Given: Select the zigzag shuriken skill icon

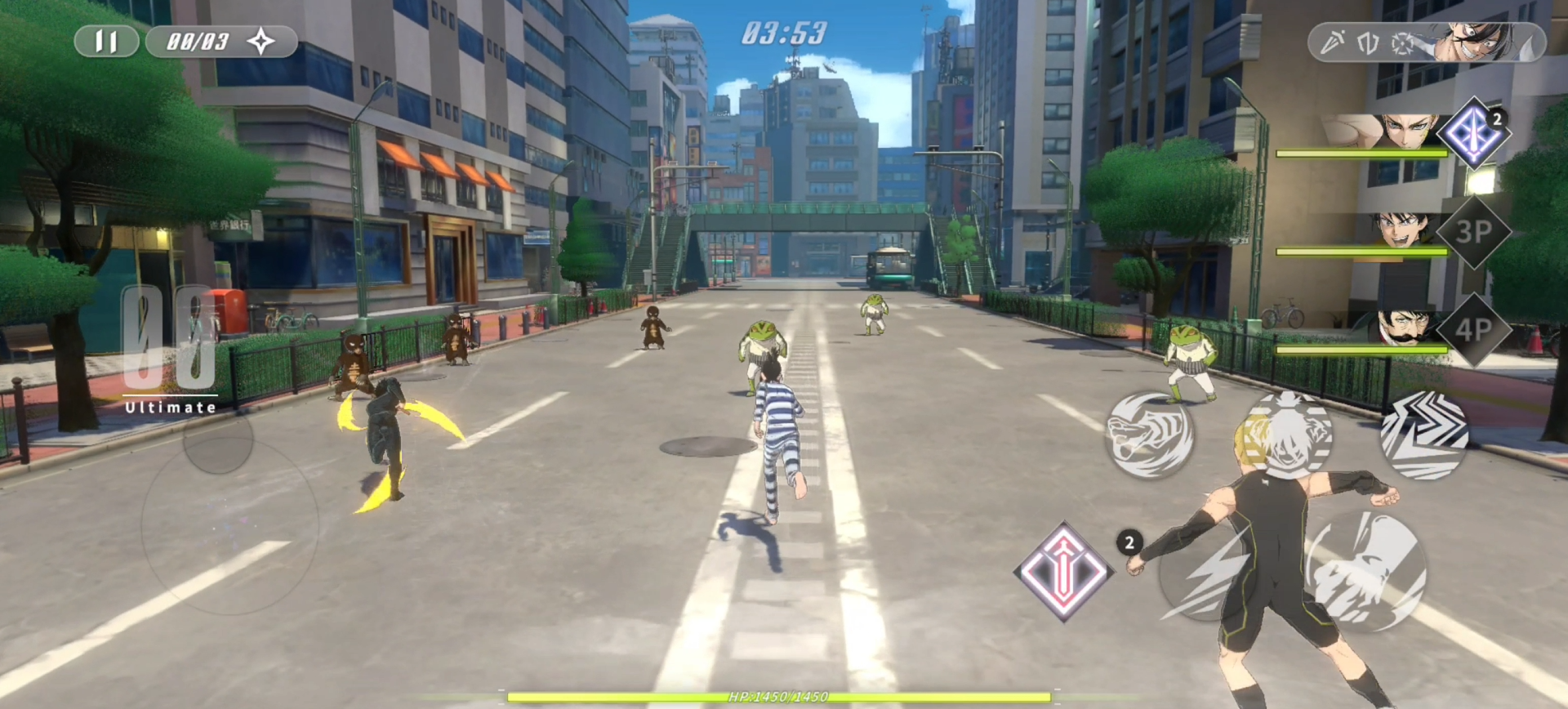Looking at the screenshot, I should point(1421,437).
